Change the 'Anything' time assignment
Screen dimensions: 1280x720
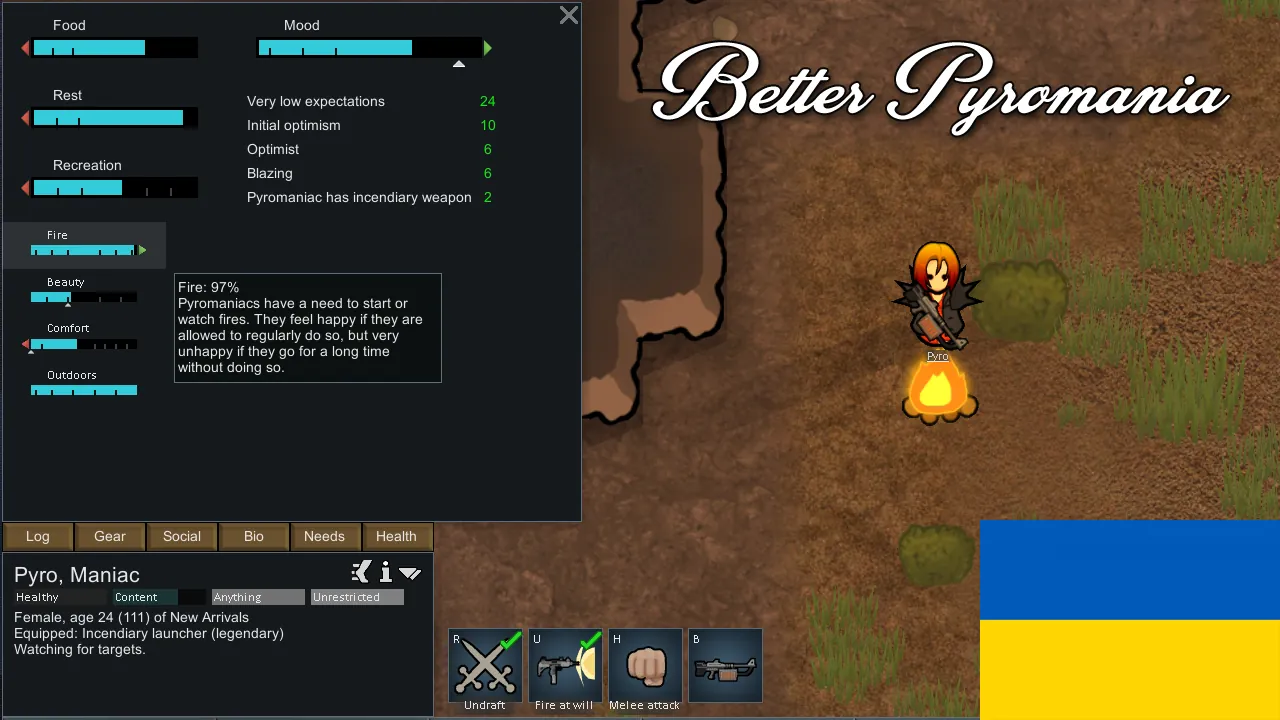tap(258, 597)
